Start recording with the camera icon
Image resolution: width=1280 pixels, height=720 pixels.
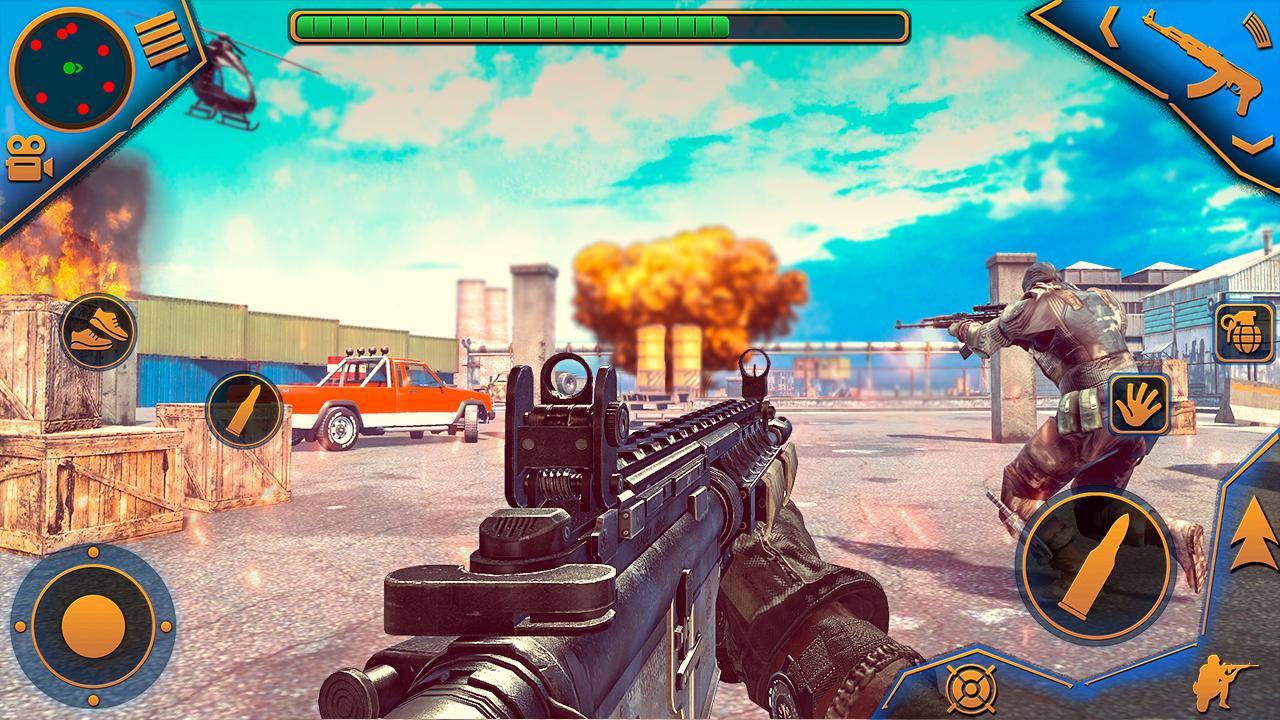[30, 157]
